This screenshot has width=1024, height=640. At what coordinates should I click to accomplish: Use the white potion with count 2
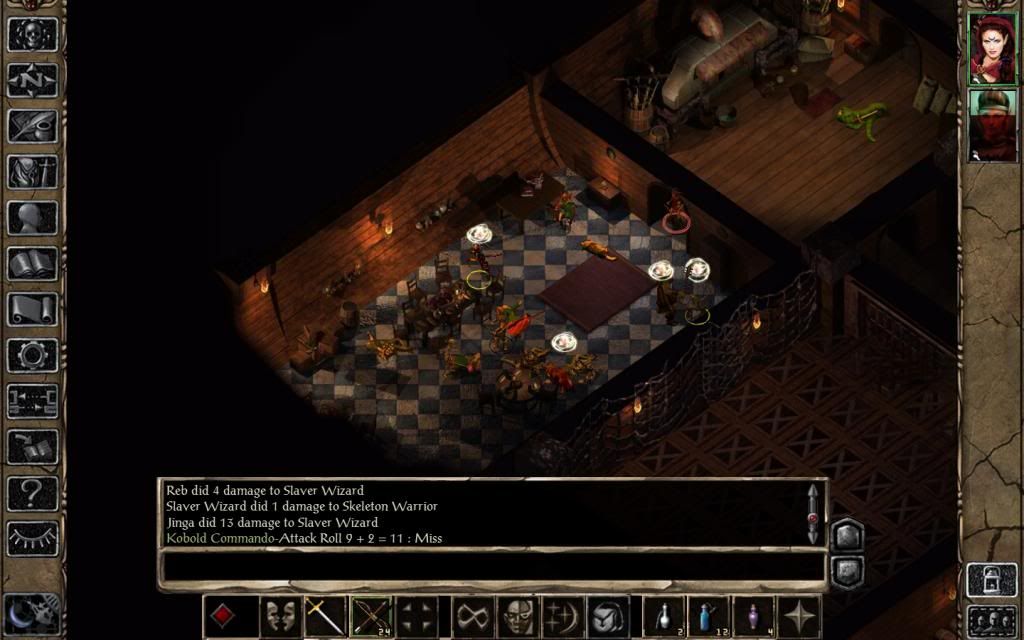(663, 616)
